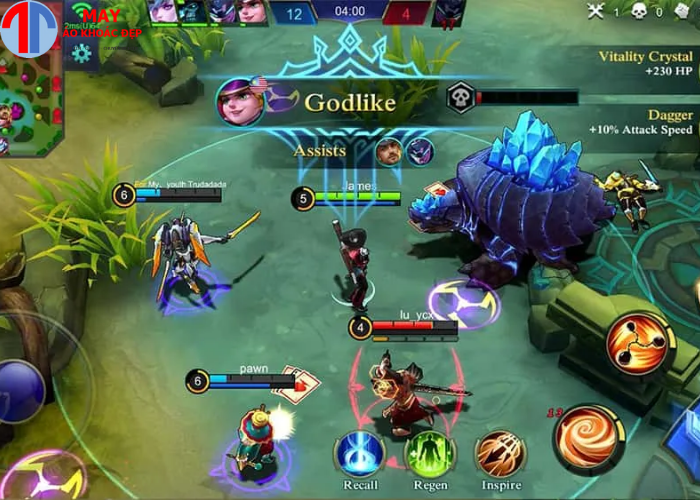Use the green Regen ability
The width and height of the screenshot is (700, 500).
click(430, 453)
